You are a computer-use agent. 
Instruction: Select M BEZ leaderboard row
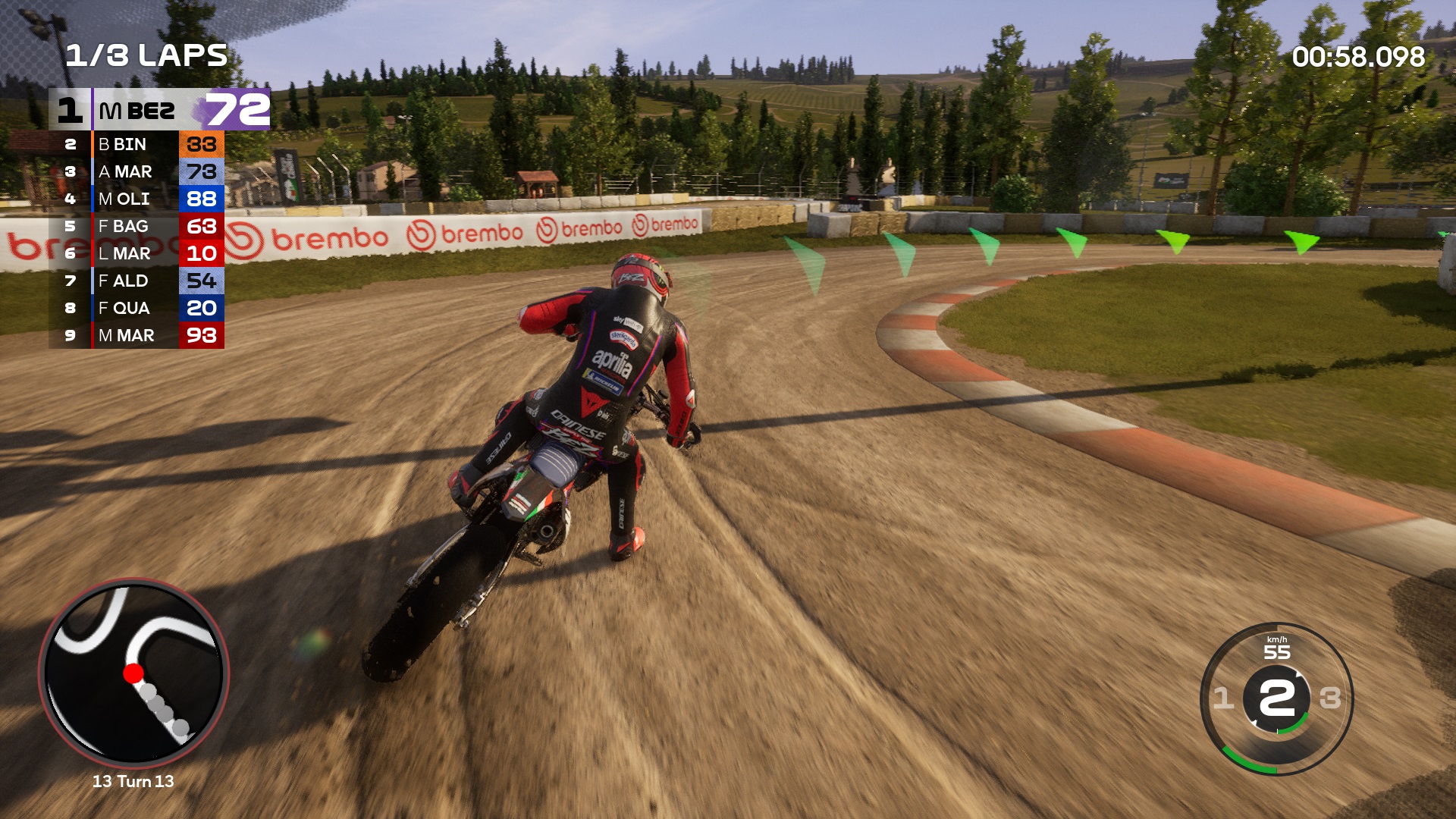(159, 110)
